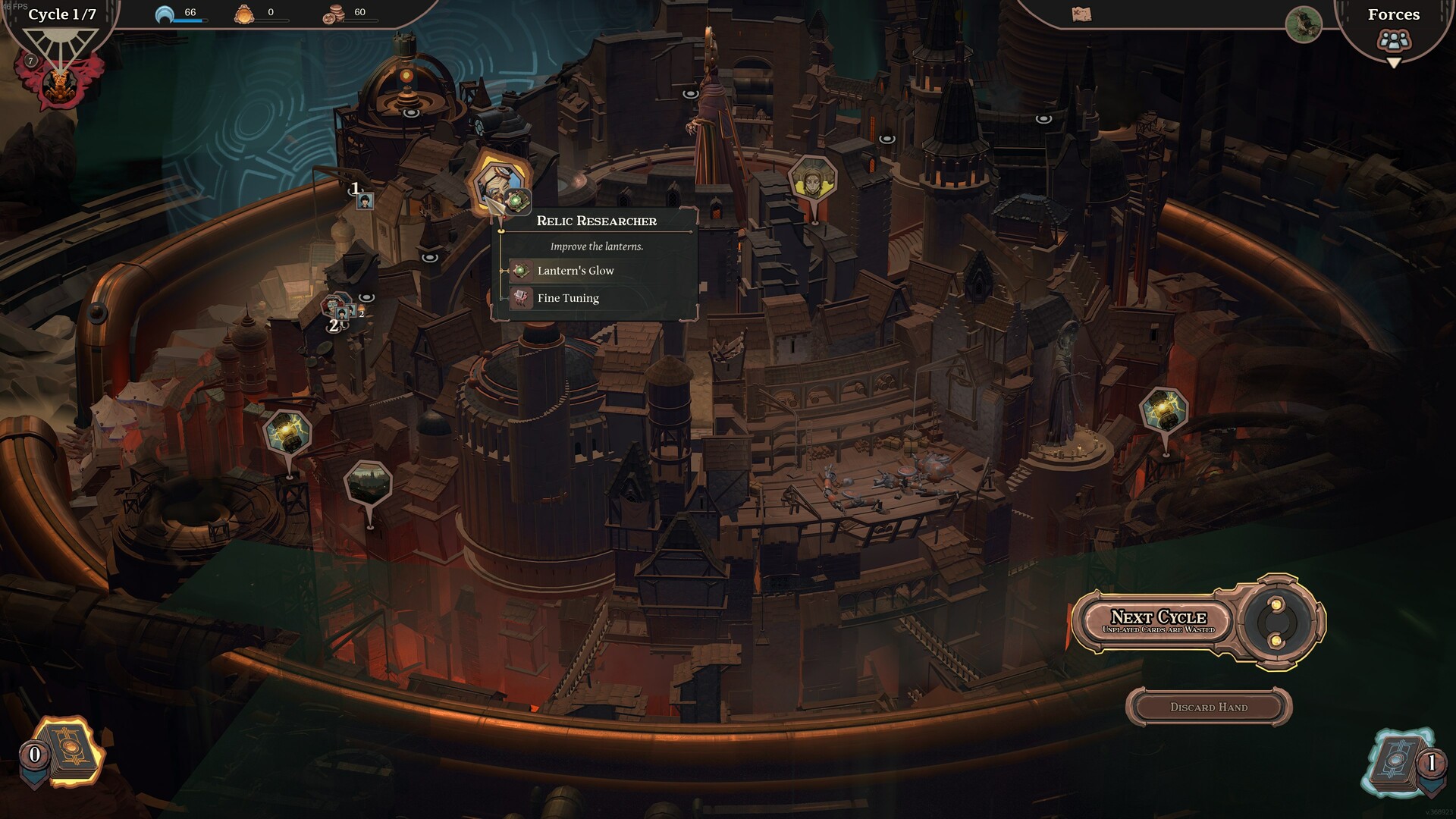Click the Discard Hand button
Image resolution: width=1456 pixels, height=819 pixels.
click(x=1208, y=707)
